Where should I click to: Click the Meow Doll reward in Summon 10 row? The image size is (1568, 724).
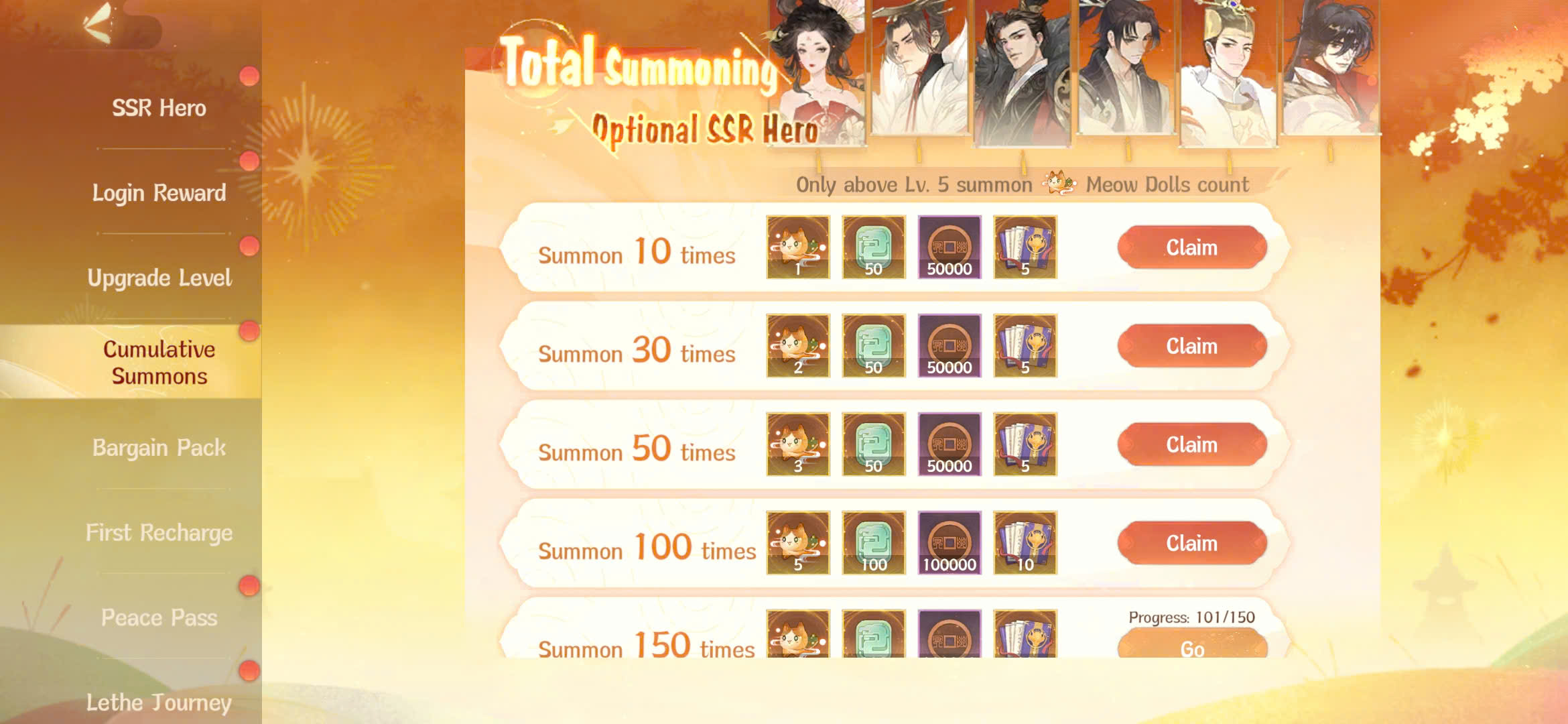797,248
